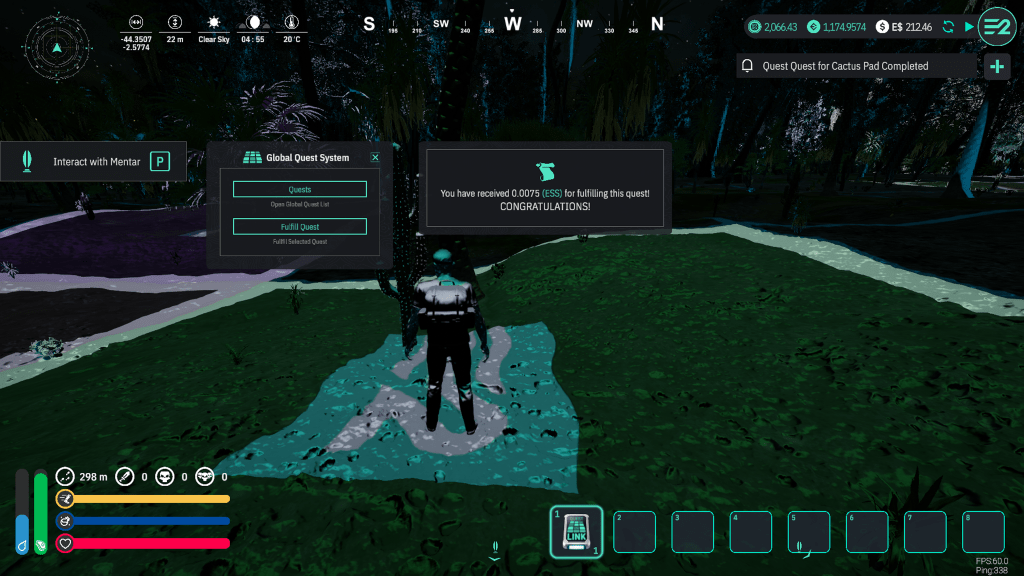Click the play arrow beside the balances
This screenshot has width=1024, height=576.
coord(968,27)
